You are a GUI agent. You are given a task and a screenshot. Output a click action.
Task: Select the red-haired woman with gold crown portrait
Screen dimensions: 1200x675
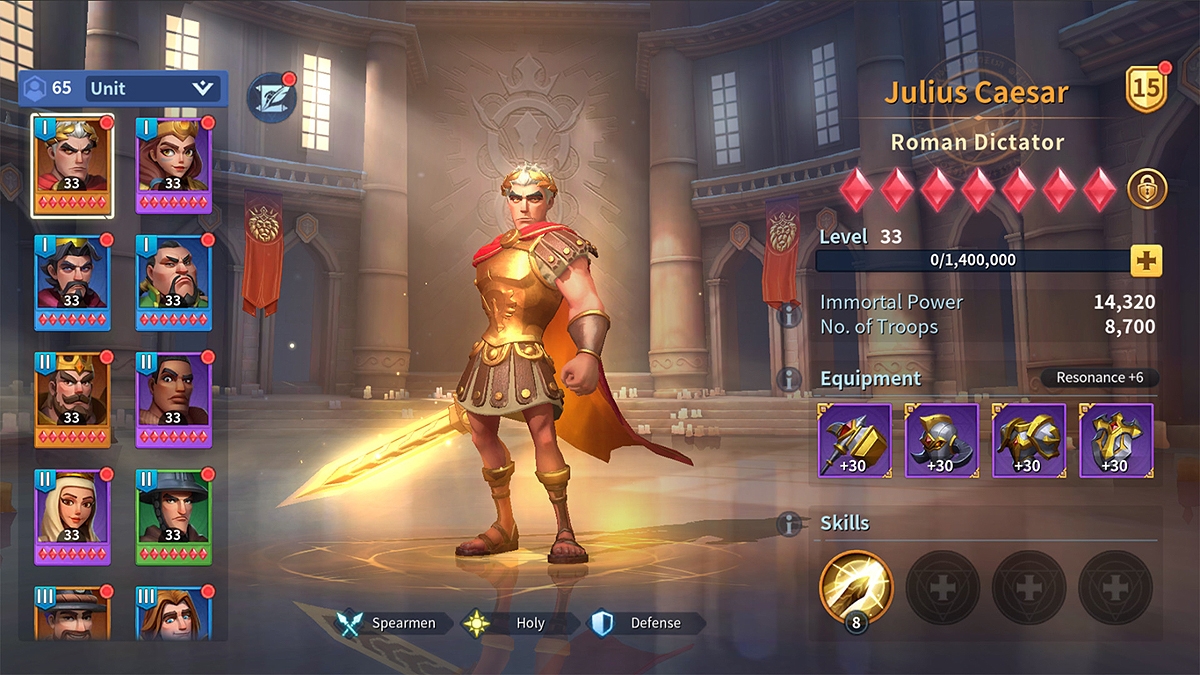point(173,165)
